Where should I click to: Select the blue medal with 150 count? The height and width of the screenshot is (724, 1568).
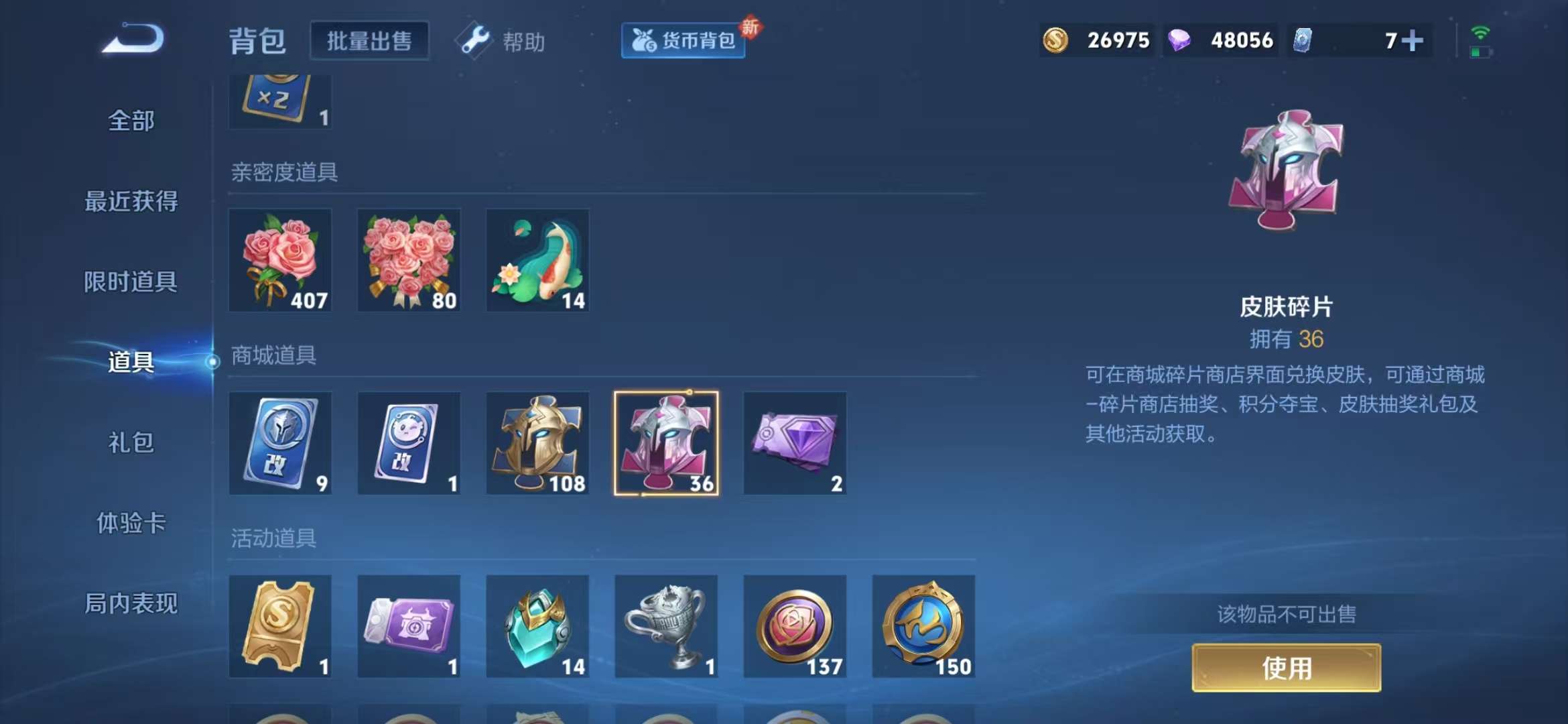(924, 627)
